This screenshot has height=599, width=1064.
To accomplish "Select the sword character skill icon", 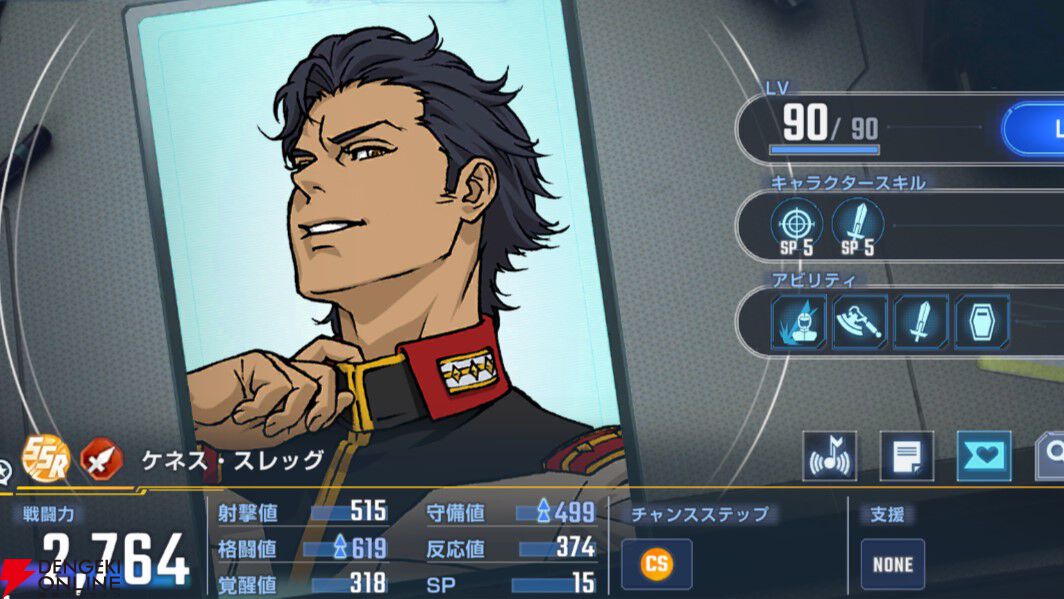I will click(x=857, y=222).
